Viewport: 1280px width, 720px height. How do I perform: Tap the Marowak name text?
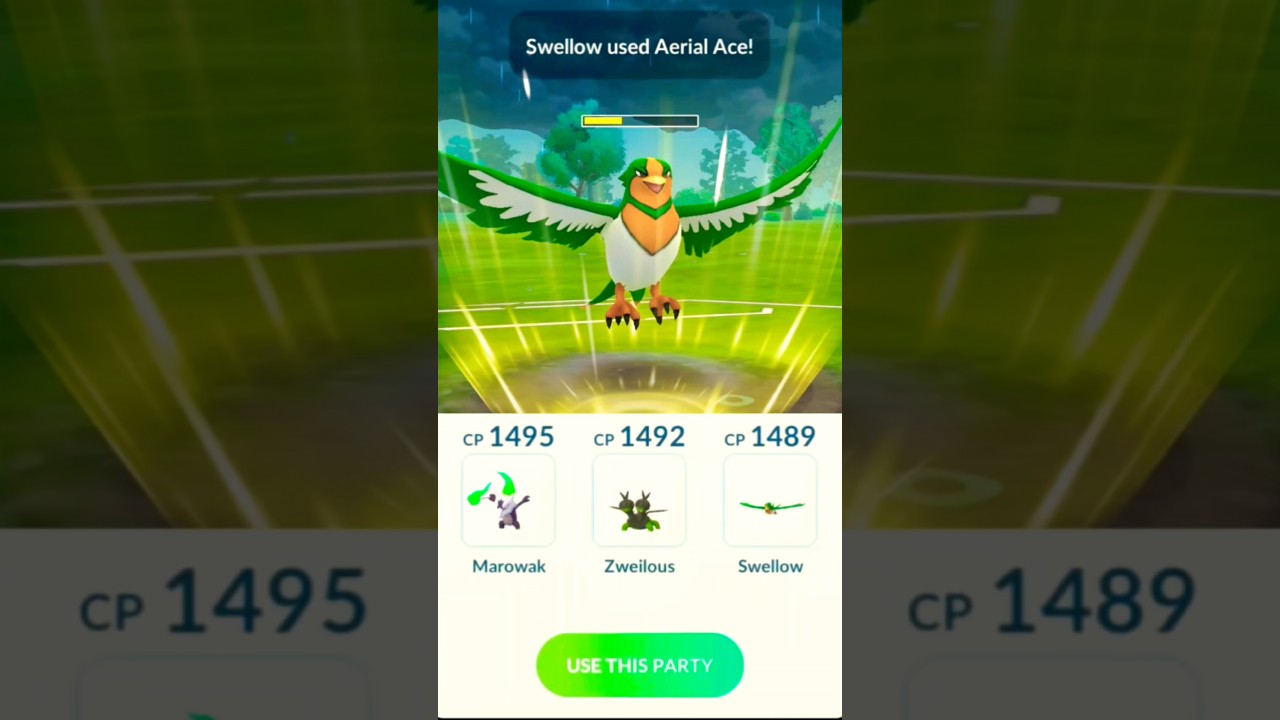509,566
